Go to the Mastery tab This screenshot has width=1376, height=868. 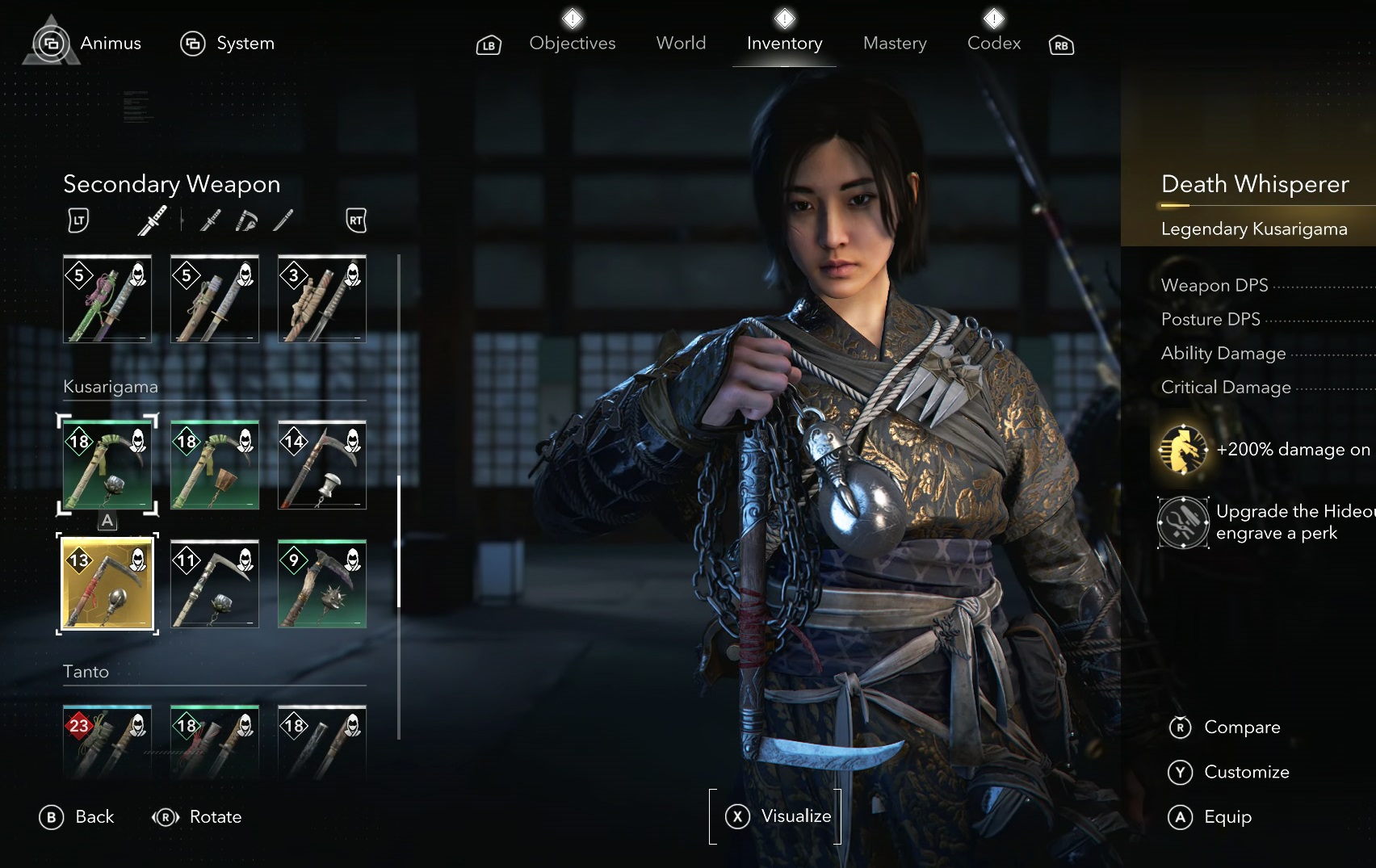[895, 44]
